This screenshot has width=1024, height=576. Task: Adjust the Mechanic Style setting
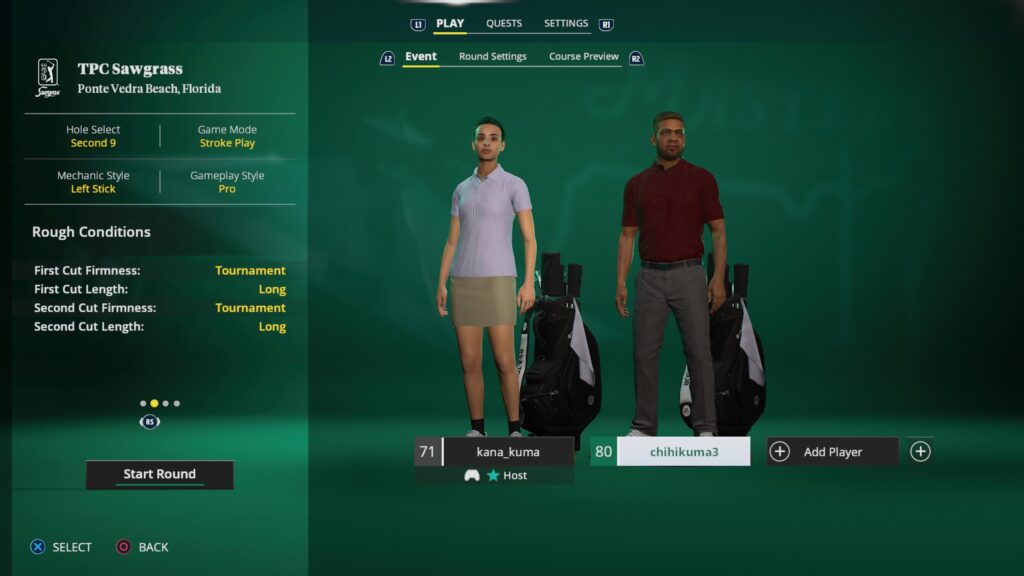[x=93, y=182]
